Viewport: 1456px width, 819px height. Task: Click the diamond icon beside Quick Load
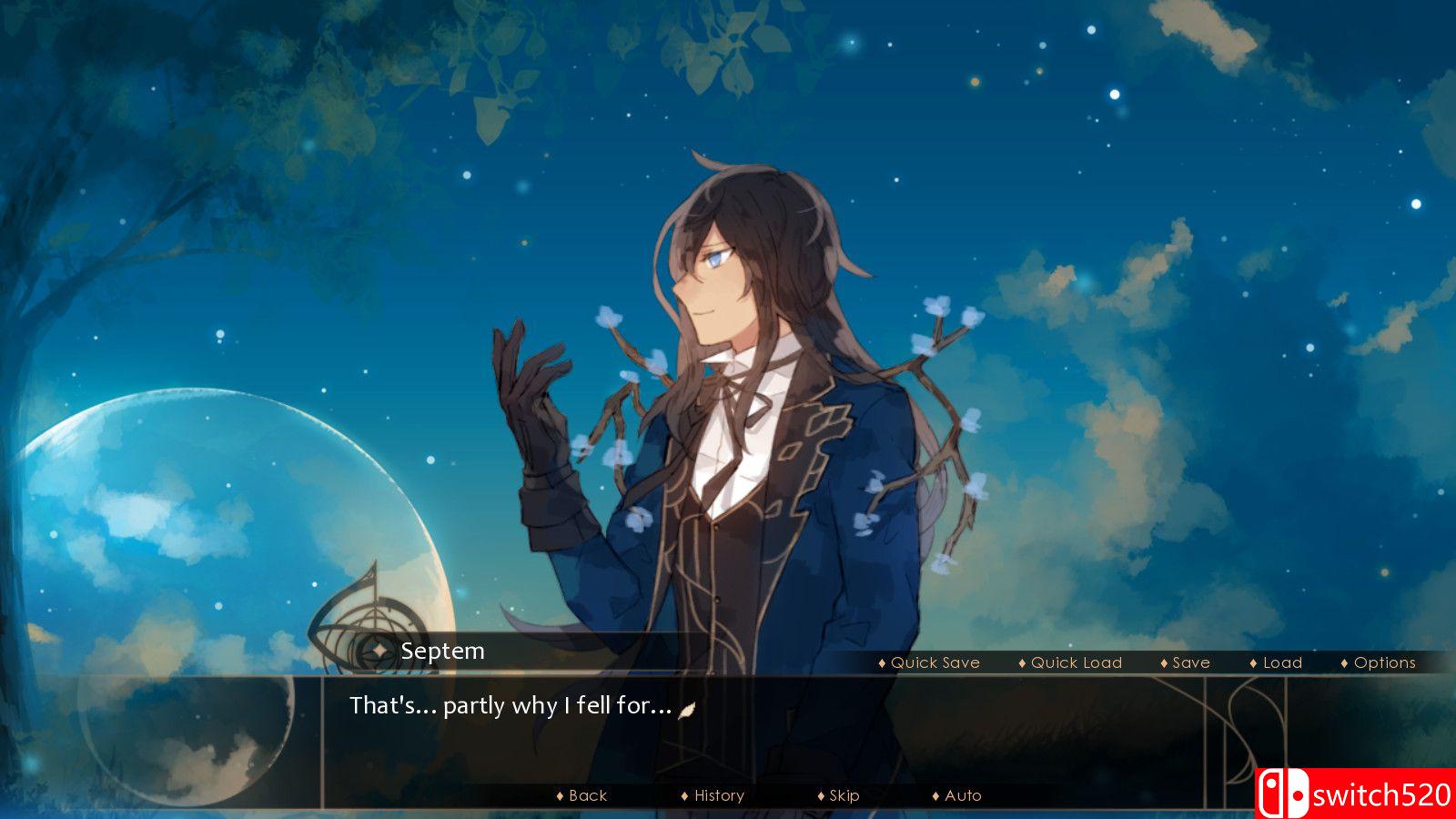pyautogui.click(x=1022, y=662)
